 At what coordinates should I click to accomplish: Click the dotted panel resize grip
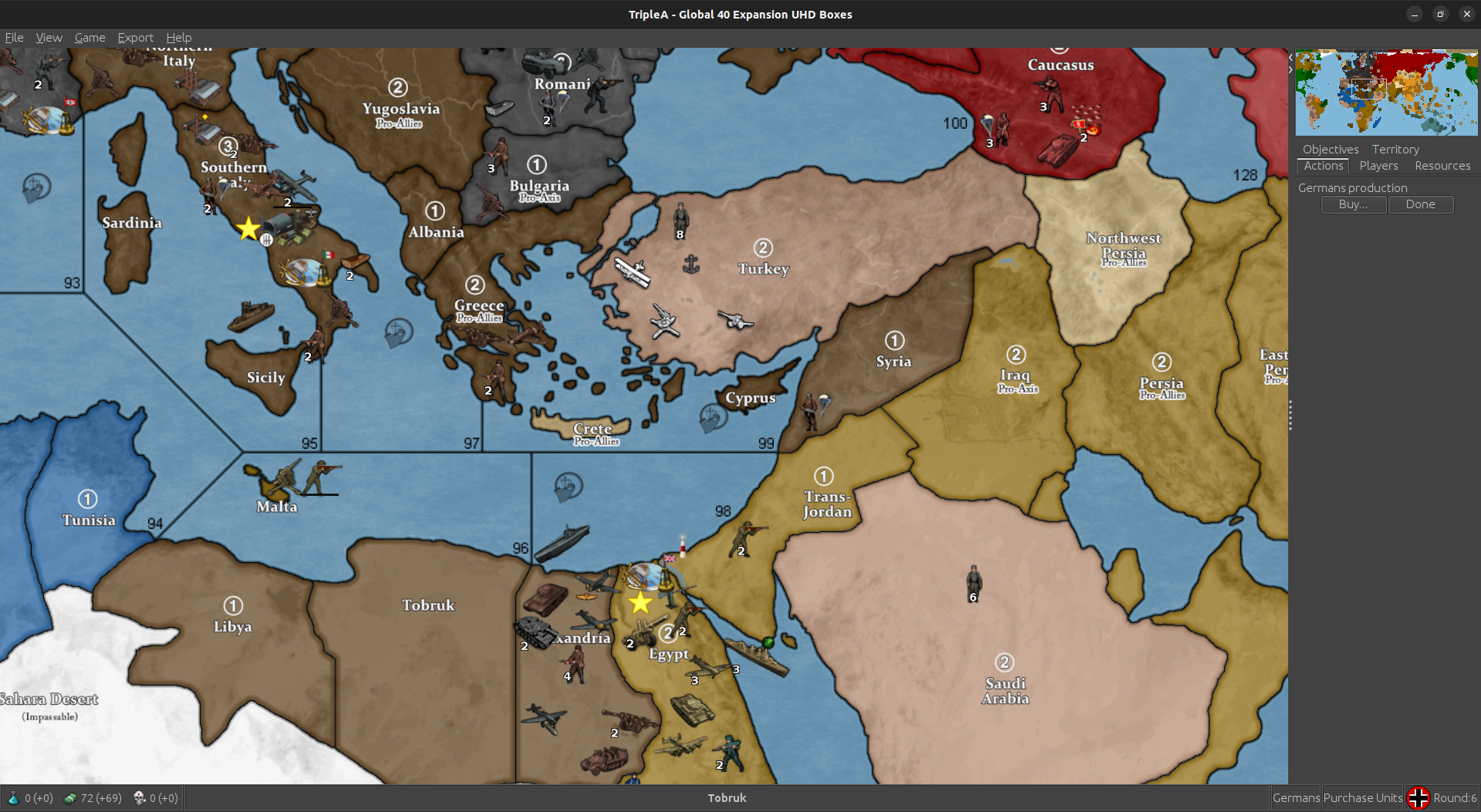[x=1290, y=414]
